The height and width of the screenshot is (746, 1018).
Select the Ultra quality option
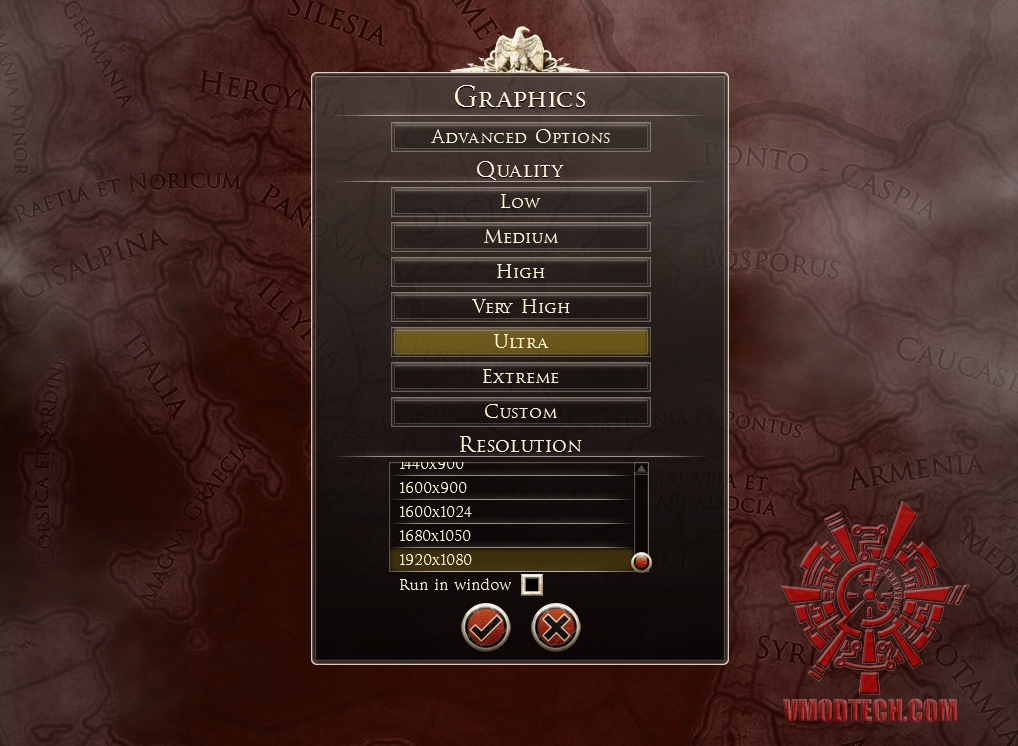tap(520, 342)
